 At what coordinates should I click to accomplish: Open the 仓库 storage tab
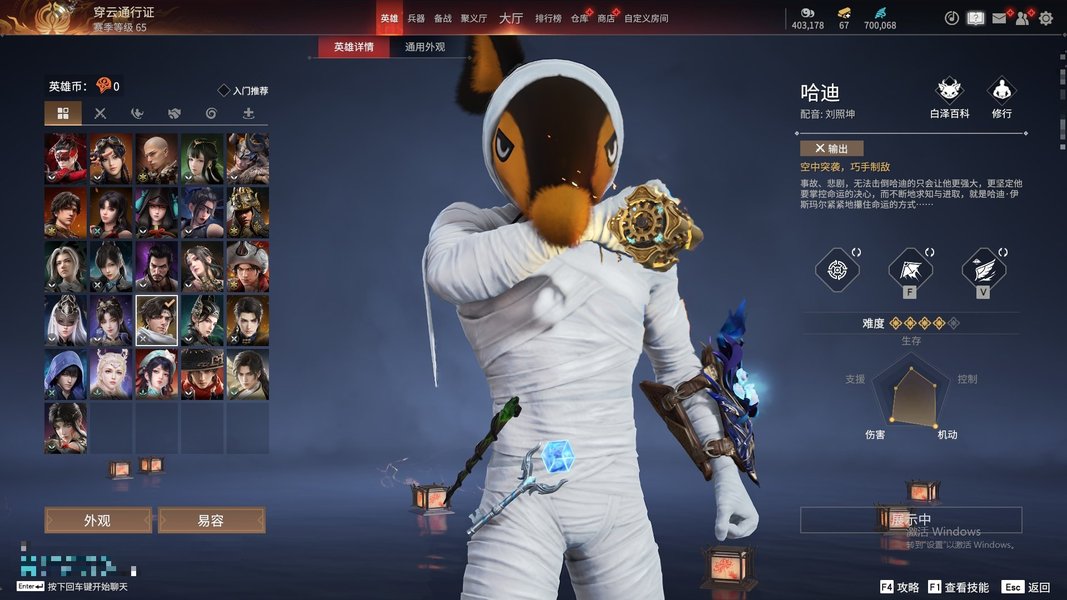tap(579, 18)
